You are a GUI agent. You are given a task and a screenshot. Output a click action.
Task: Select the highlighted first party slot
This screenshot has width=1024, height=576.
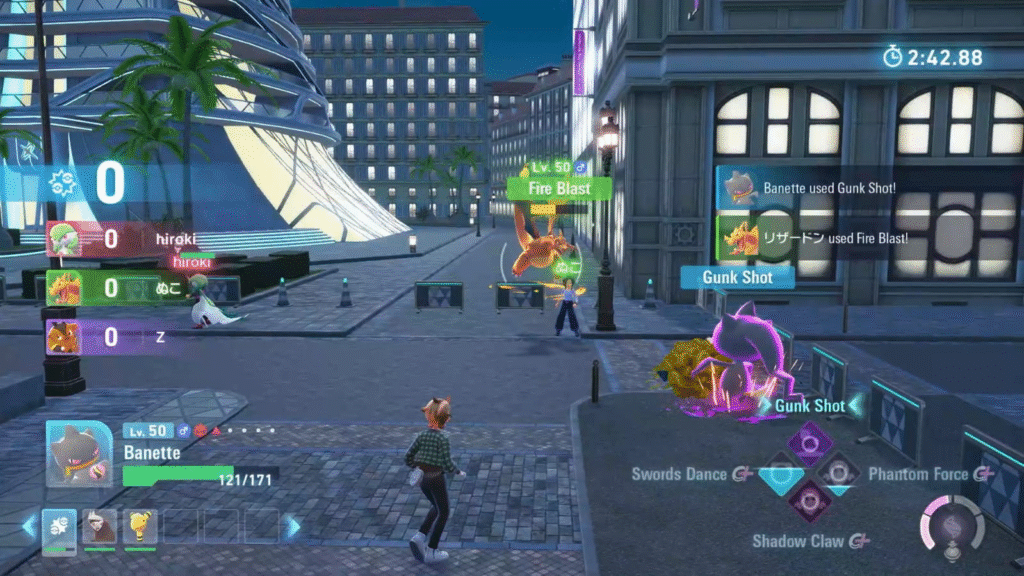click(58, 526)
